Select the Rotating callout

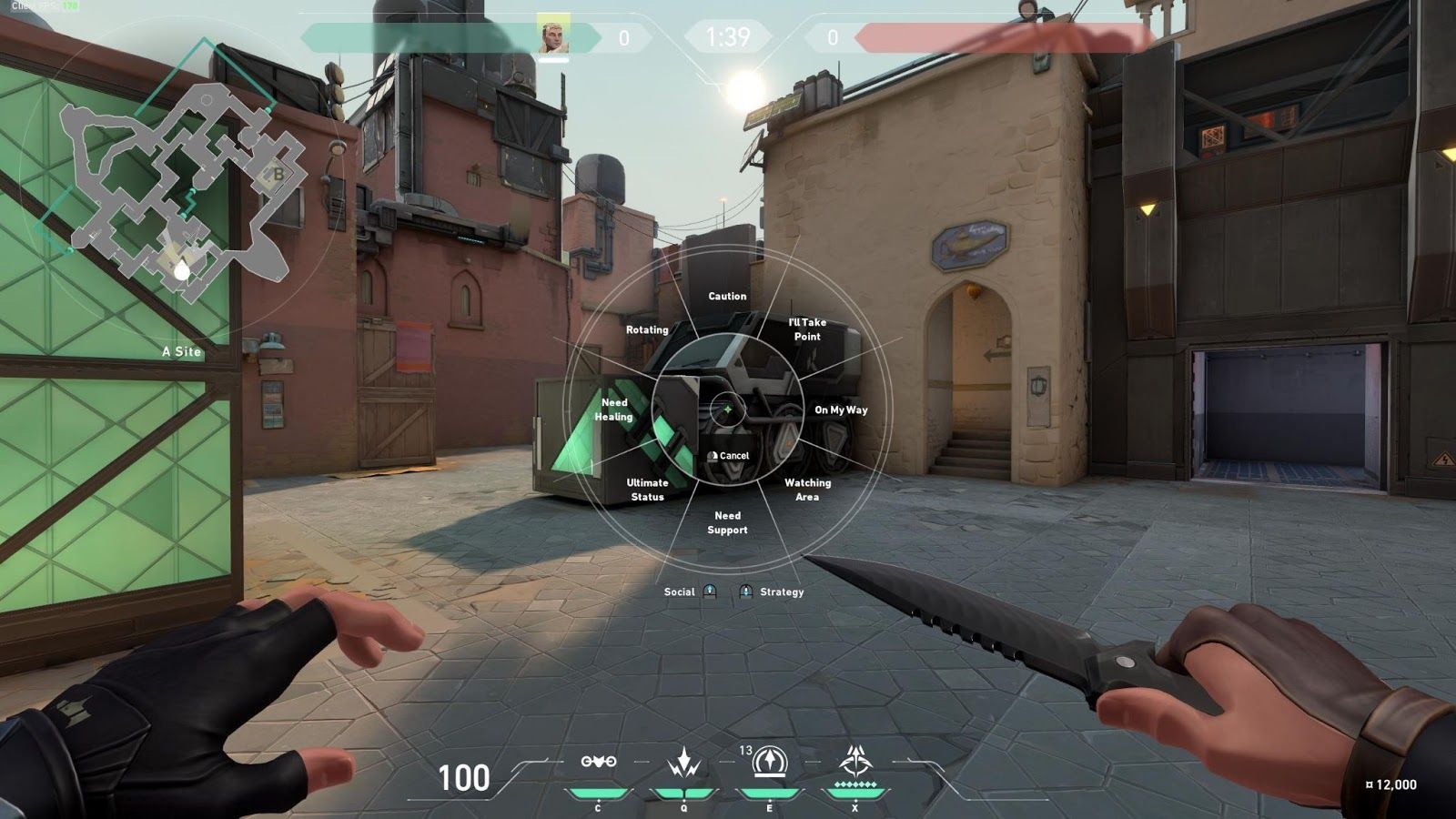pyautogui.click(x=650, y=330)
